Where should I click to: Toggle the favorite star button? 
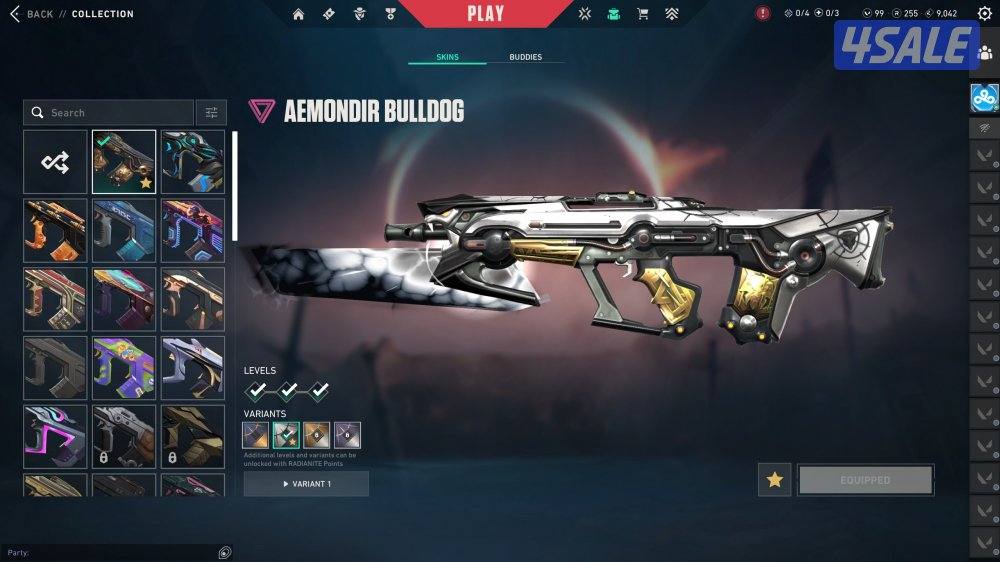click(x=774, y=480)
